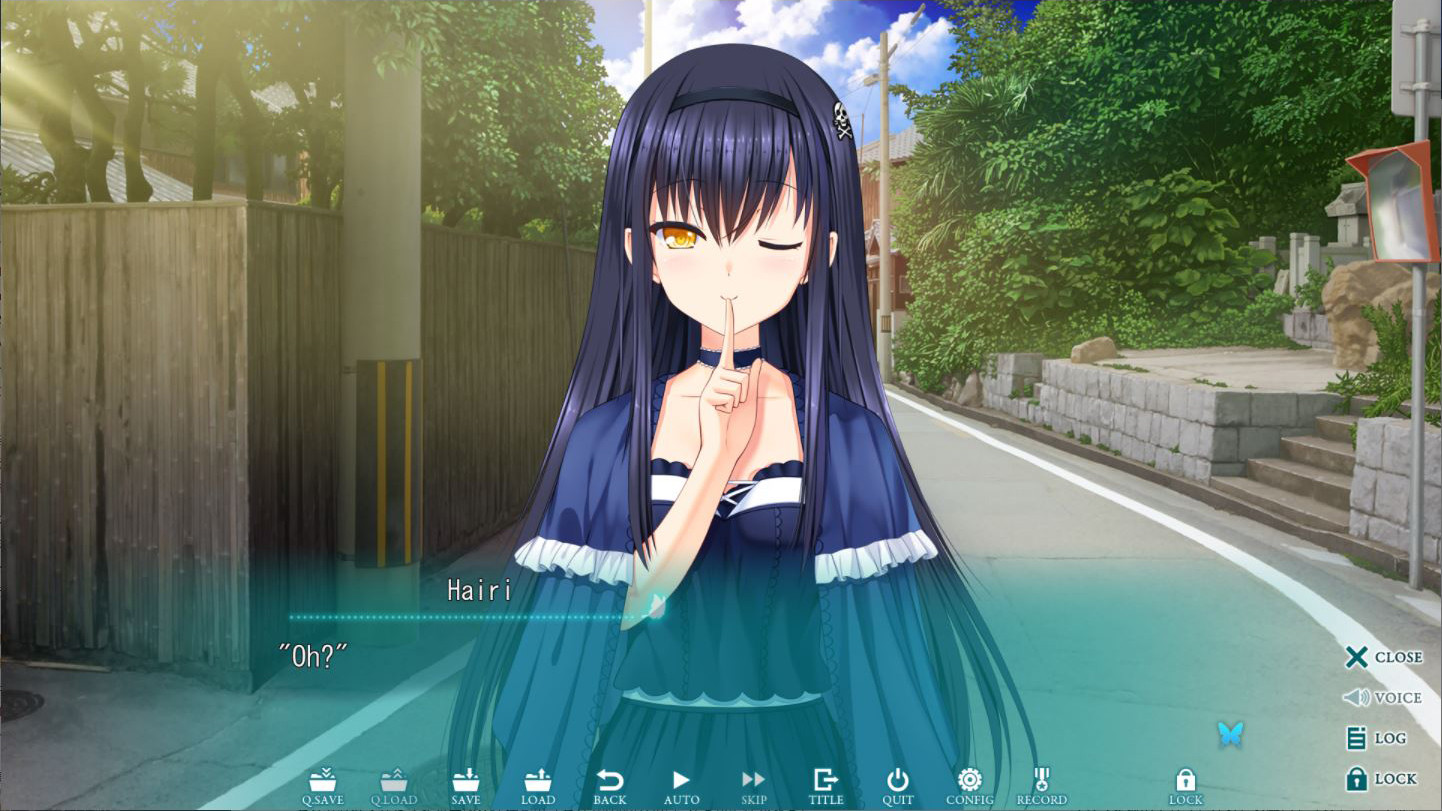The image size is (1442, 811).
Task: Open the CONFIG settings
Action: [x=968, y=785]
